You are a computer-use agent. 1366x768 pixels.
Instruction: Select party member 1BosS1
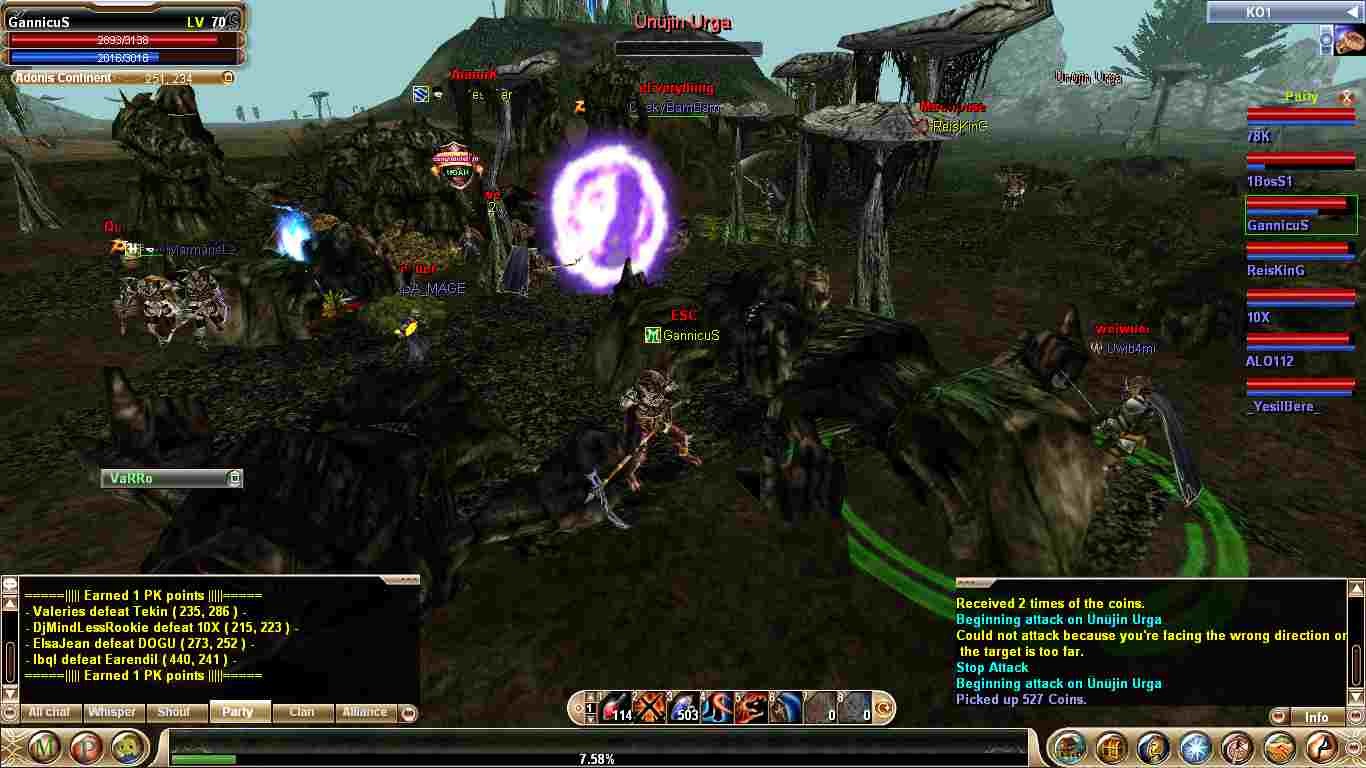[1269, 181]
